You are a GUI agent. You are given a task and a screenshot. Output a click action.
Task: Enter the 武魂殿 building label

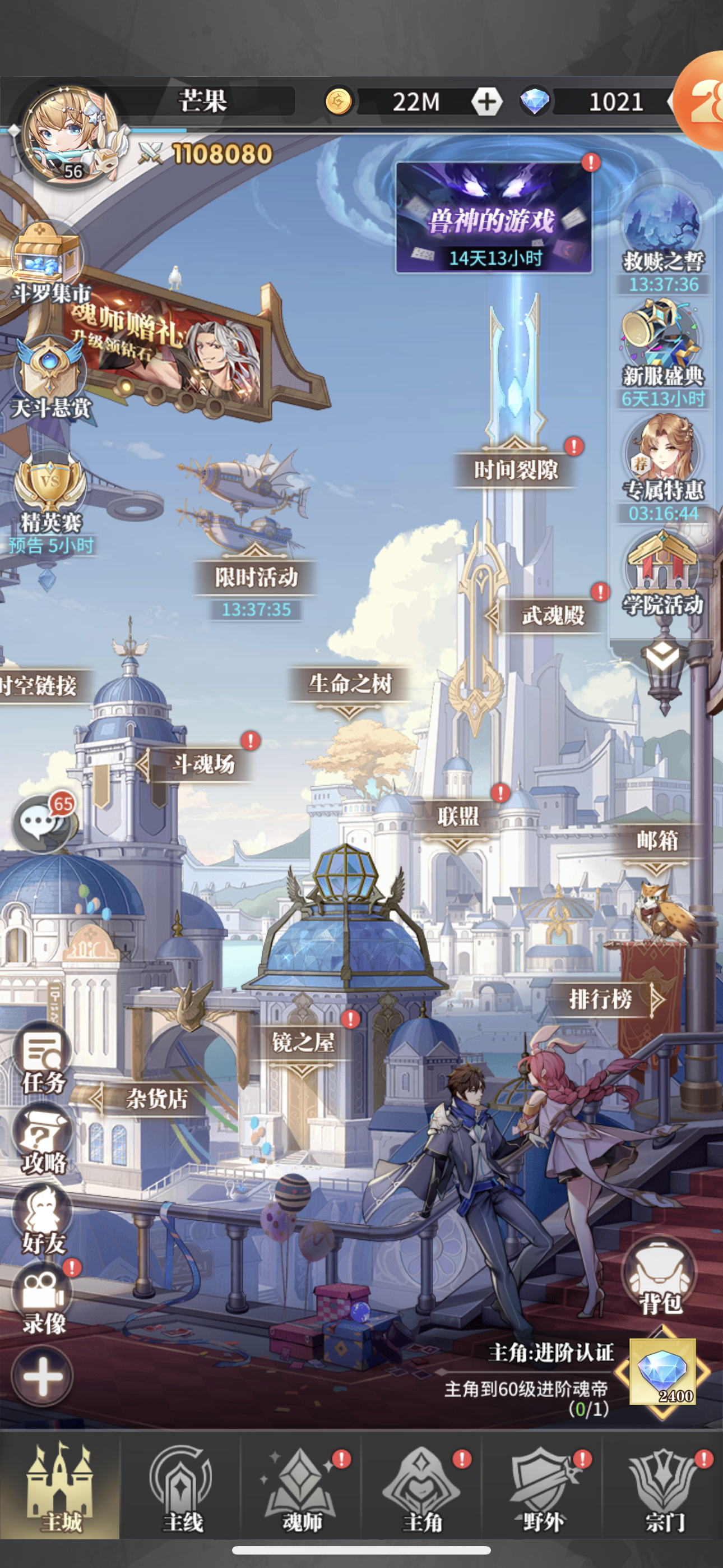[553, 615]
